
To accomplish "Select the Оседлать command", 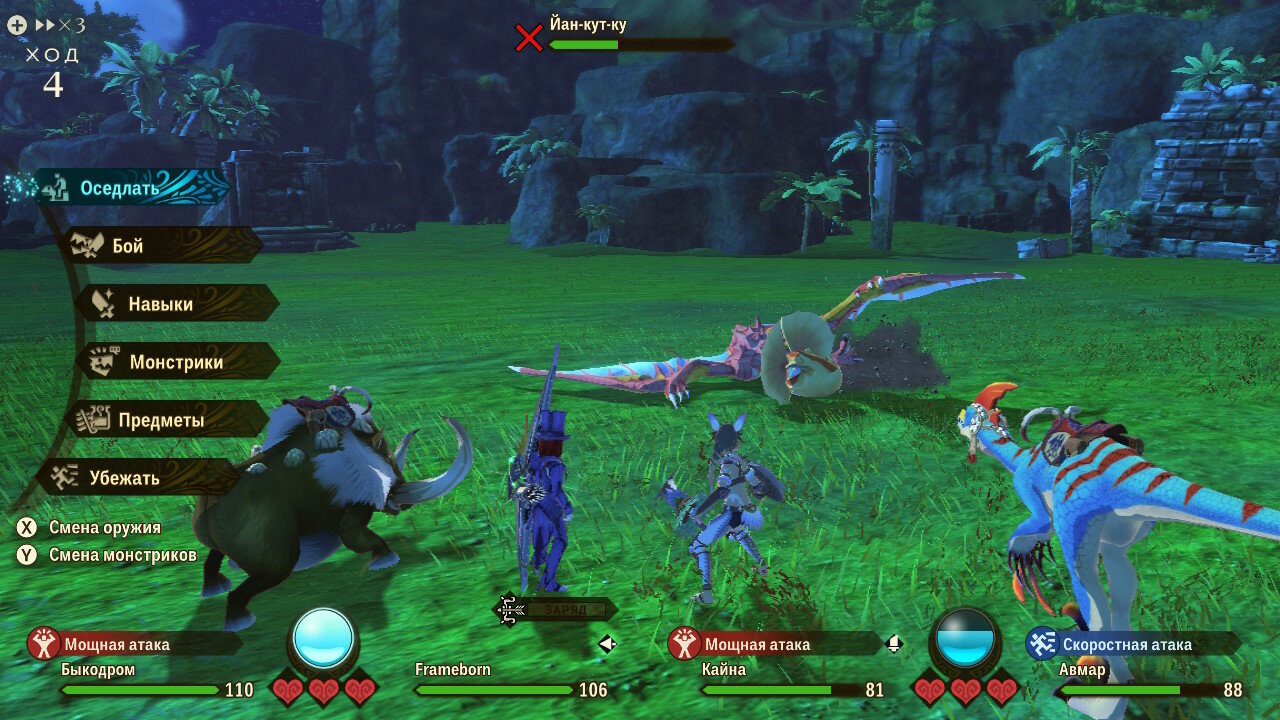I will [120, 188].
